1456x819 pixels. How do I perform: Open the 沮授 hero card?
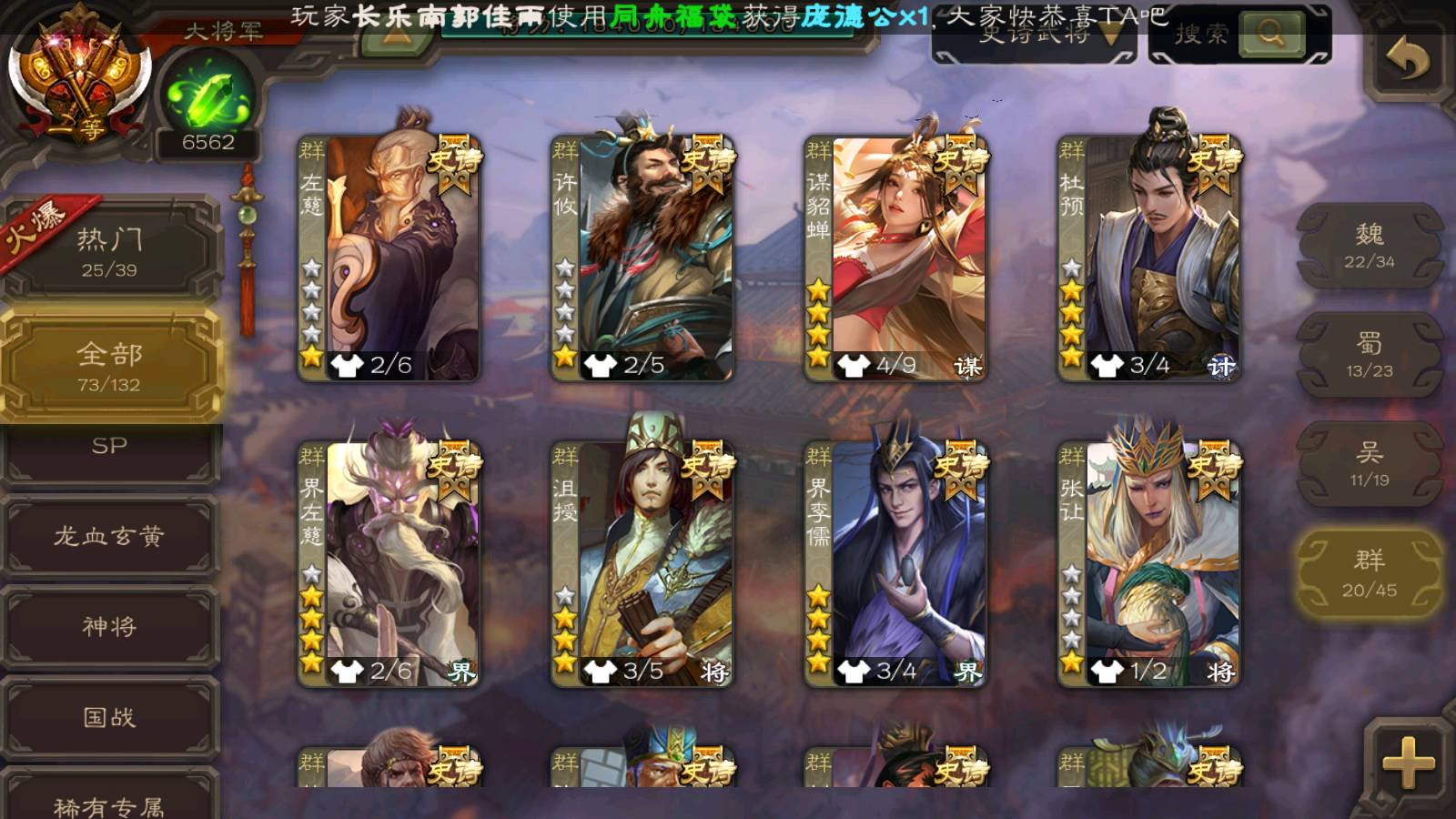tap(642, 562)
